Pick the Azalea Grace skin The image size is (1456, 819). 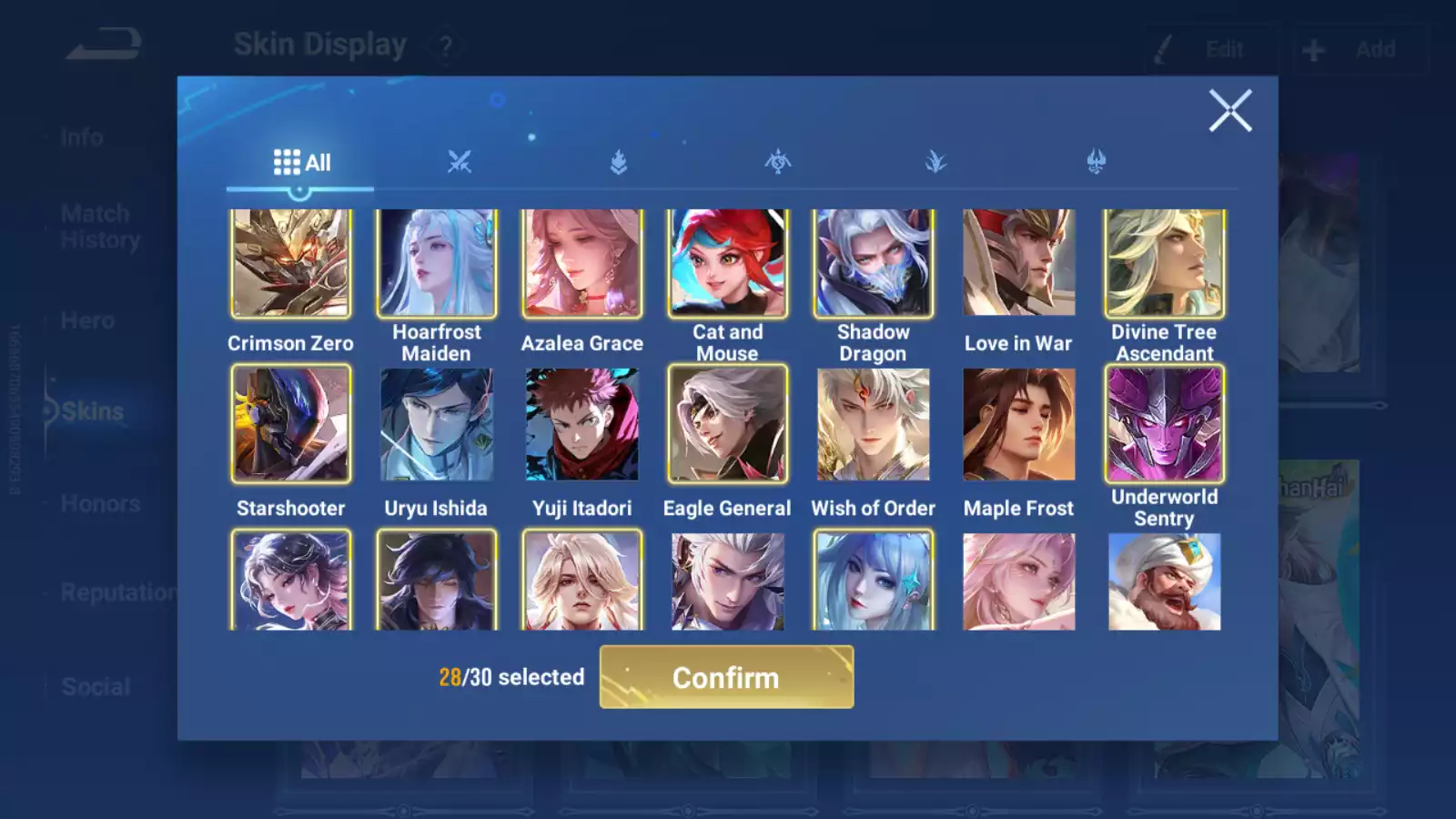click(582, 264)
